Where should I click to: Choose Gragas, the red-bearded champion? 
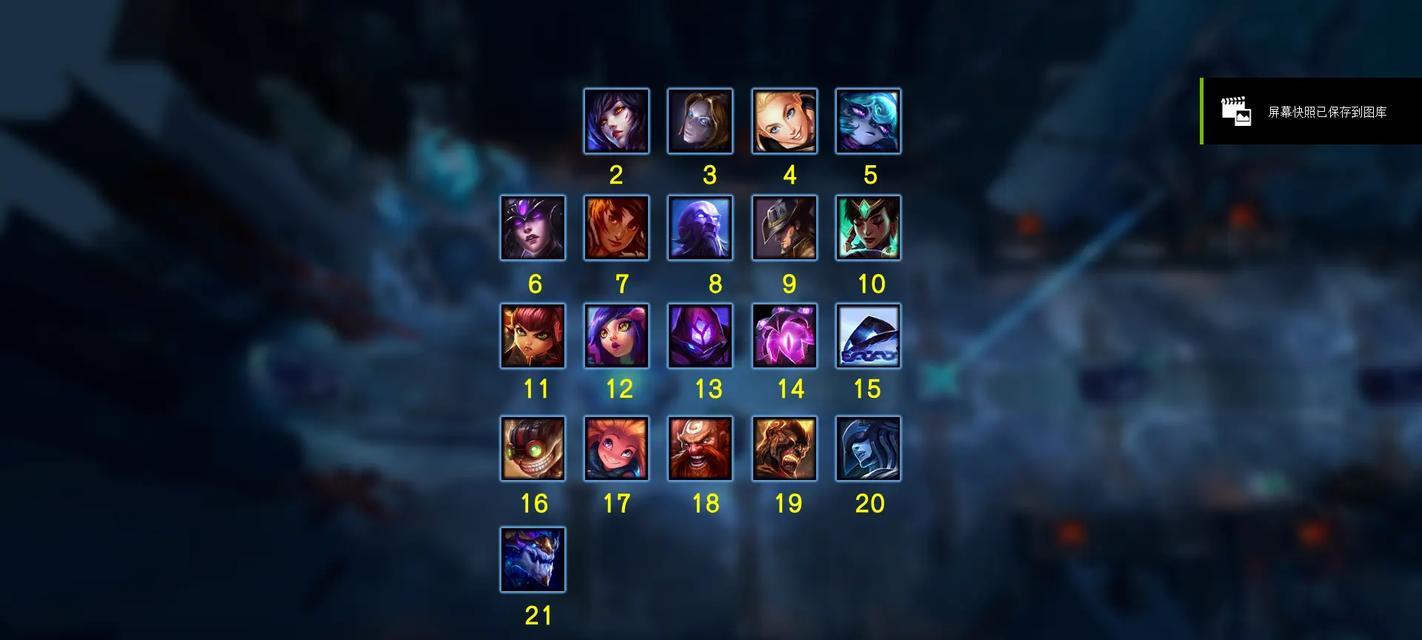[x=700, y=449]
